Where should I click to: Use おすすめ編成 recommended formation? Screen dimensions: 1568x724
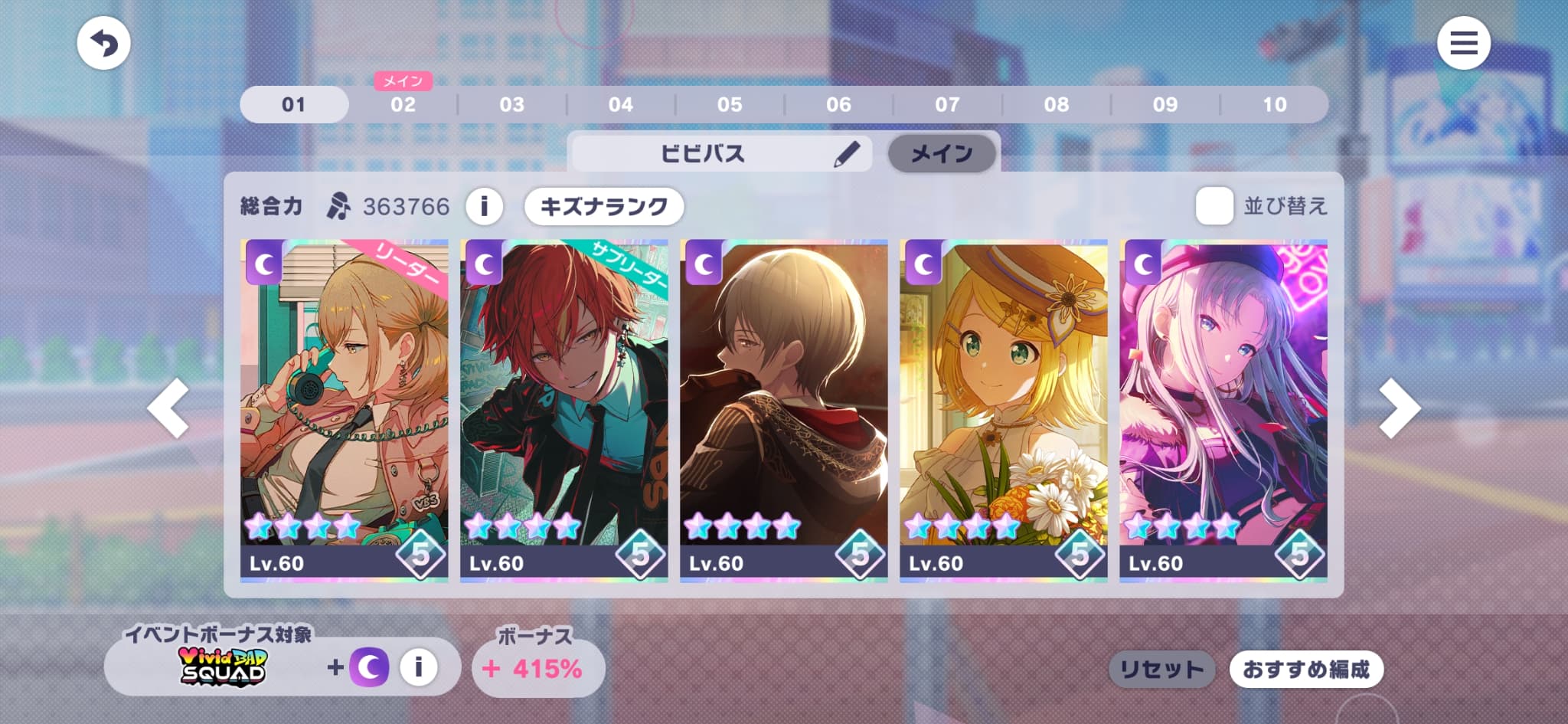pyautogui.click(x=1305, y=670)
